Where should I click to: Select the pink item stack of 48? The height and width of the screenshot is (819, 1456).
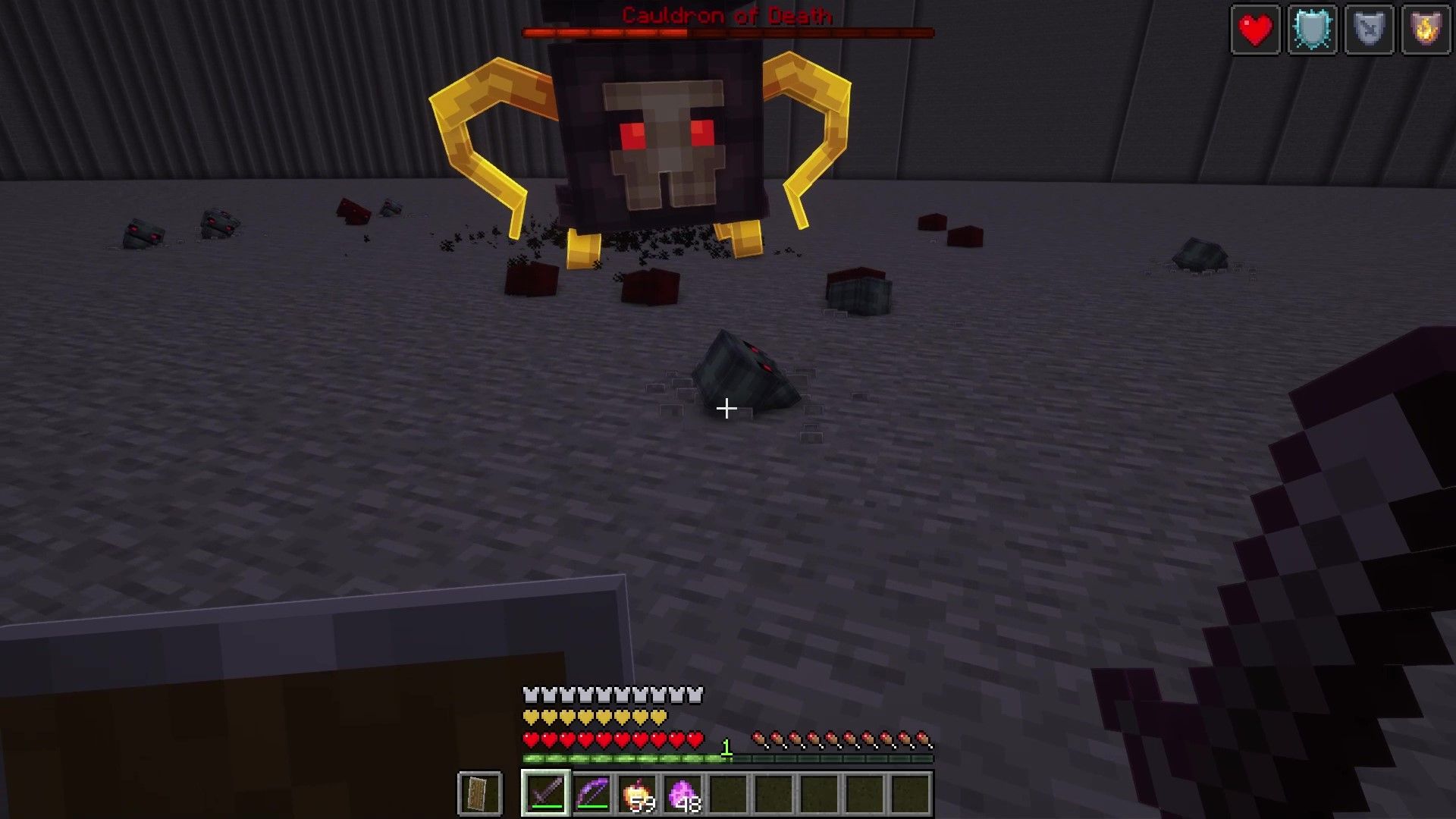point(684,791)
